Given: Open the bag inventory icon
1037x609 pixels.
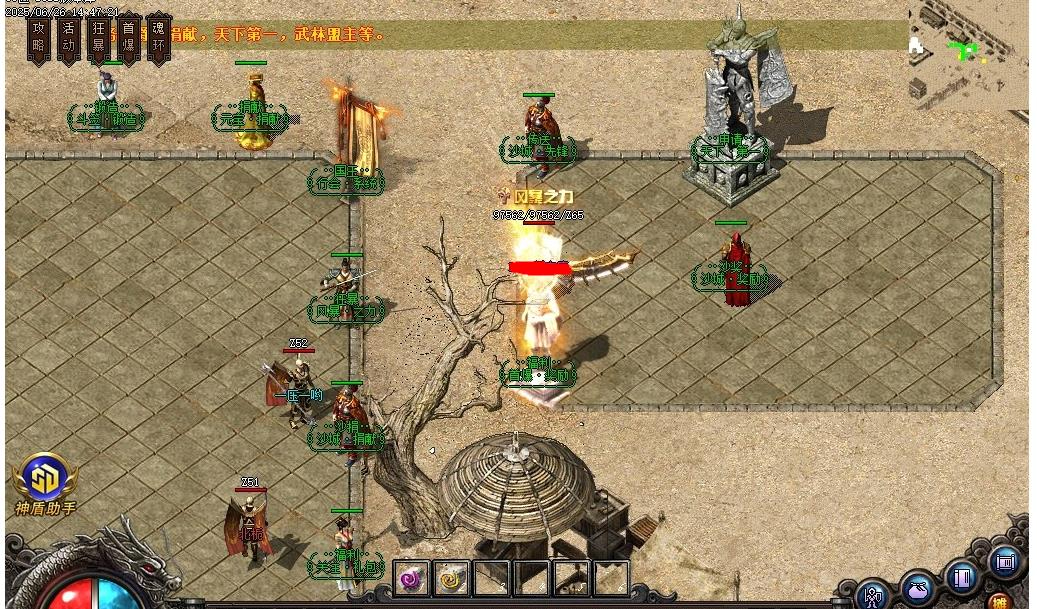Looking at the screenshot, I should [x=918, y=587].
